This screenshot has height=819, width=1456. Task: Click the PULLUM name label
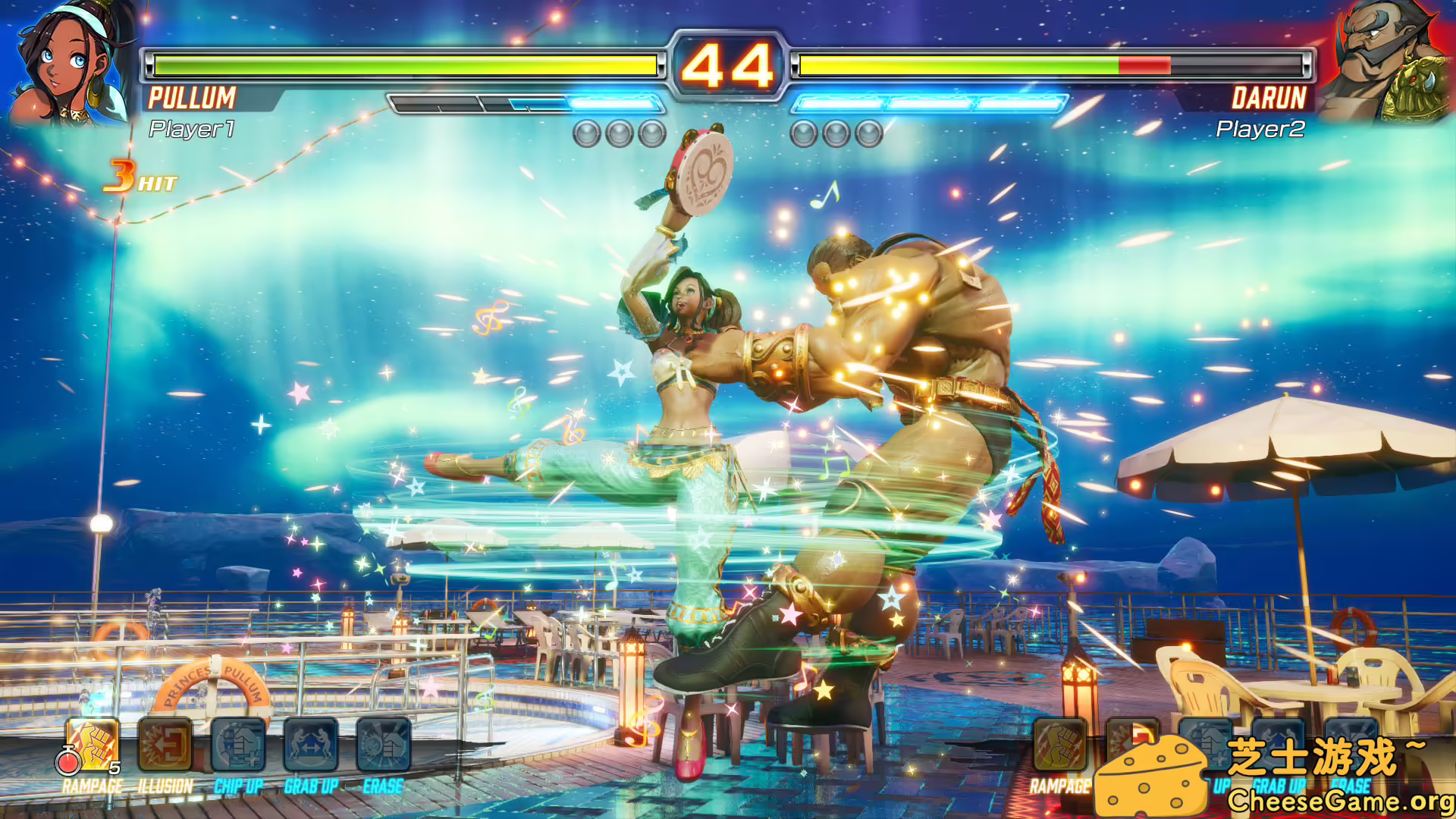(x=193, y=97)
